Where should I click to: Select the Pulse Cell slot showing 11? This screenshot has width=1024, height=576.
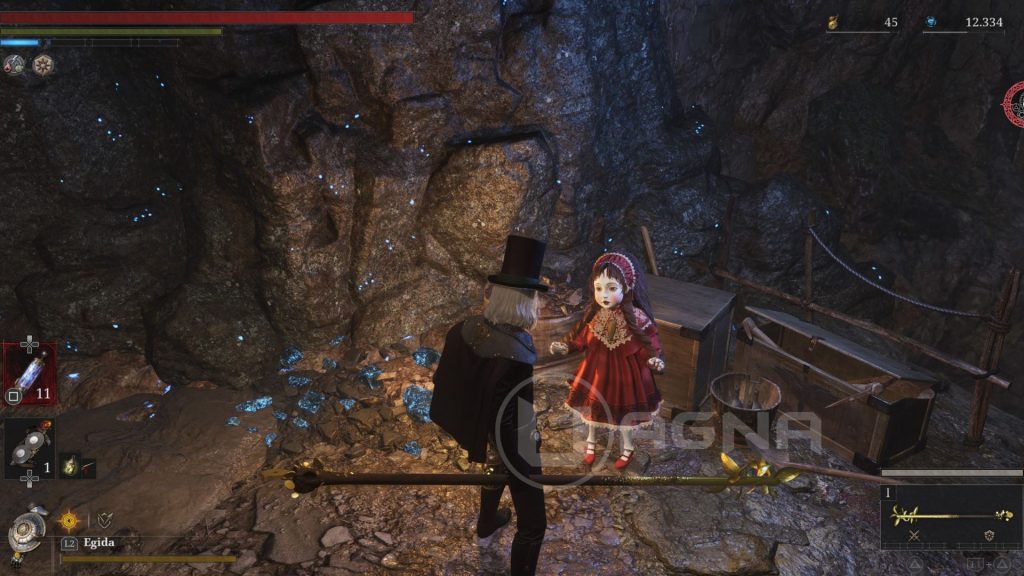pos(29,374)
